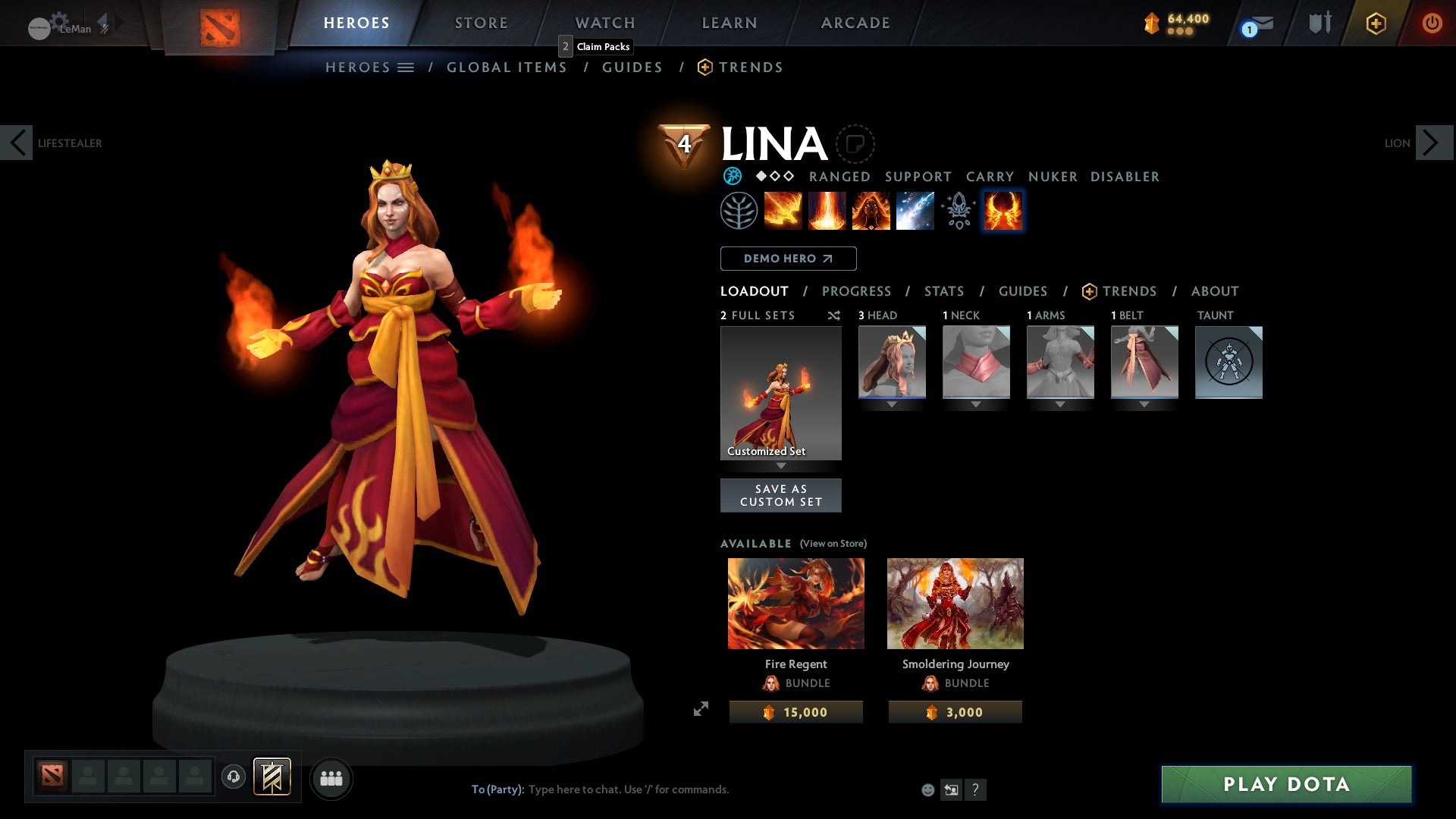
Task: Select the equipped head item thumbnail
Action: (x=892, y=362)
